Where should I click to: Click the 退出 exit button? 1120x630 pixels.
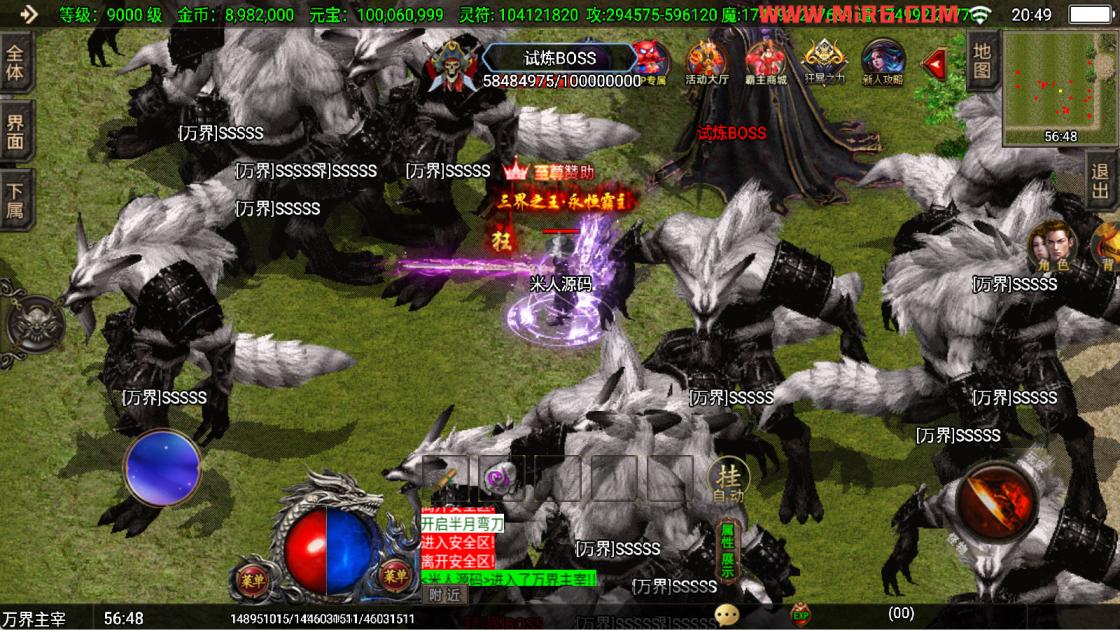[x=1100, y=181]
